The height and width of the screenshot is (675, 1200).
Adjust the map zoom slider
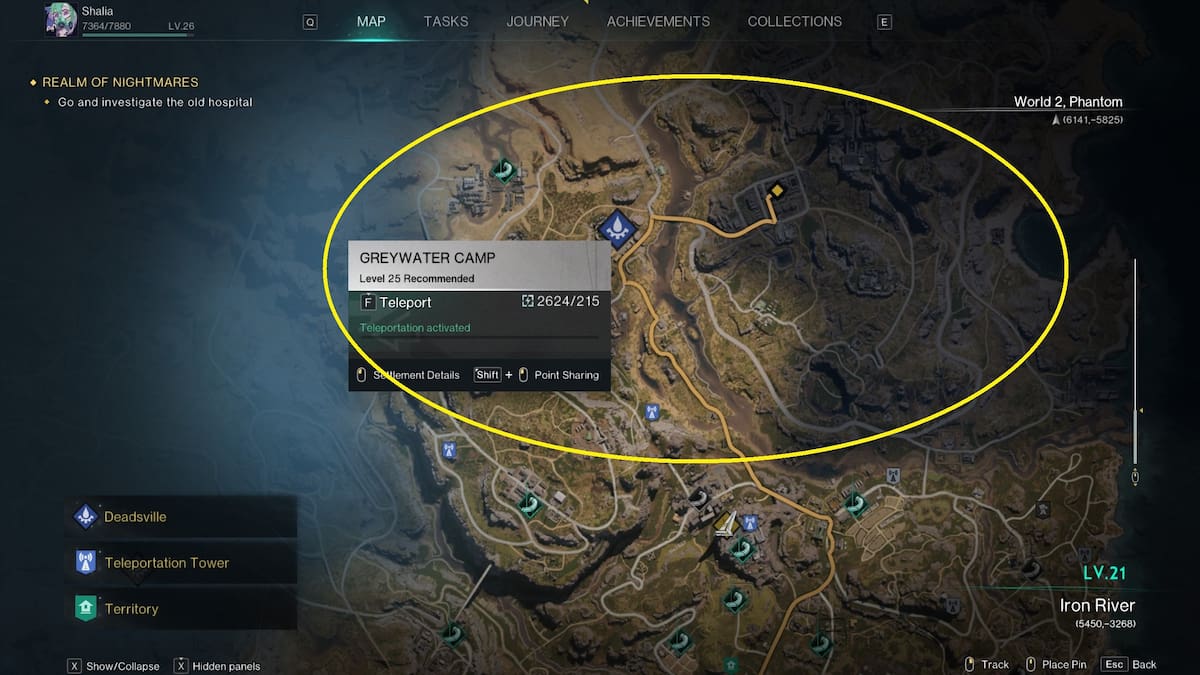(x=1135, y=410)
